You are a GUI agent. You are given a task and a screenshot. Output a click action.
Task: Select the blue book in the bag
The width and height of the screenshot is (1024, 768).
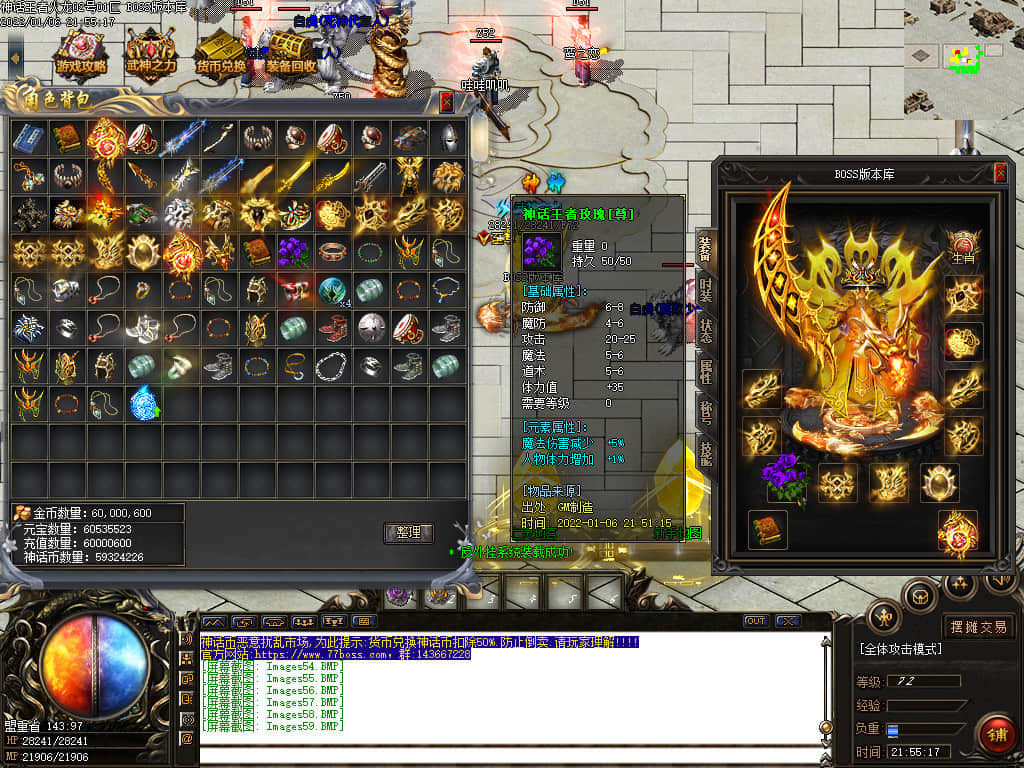(28, 138)
